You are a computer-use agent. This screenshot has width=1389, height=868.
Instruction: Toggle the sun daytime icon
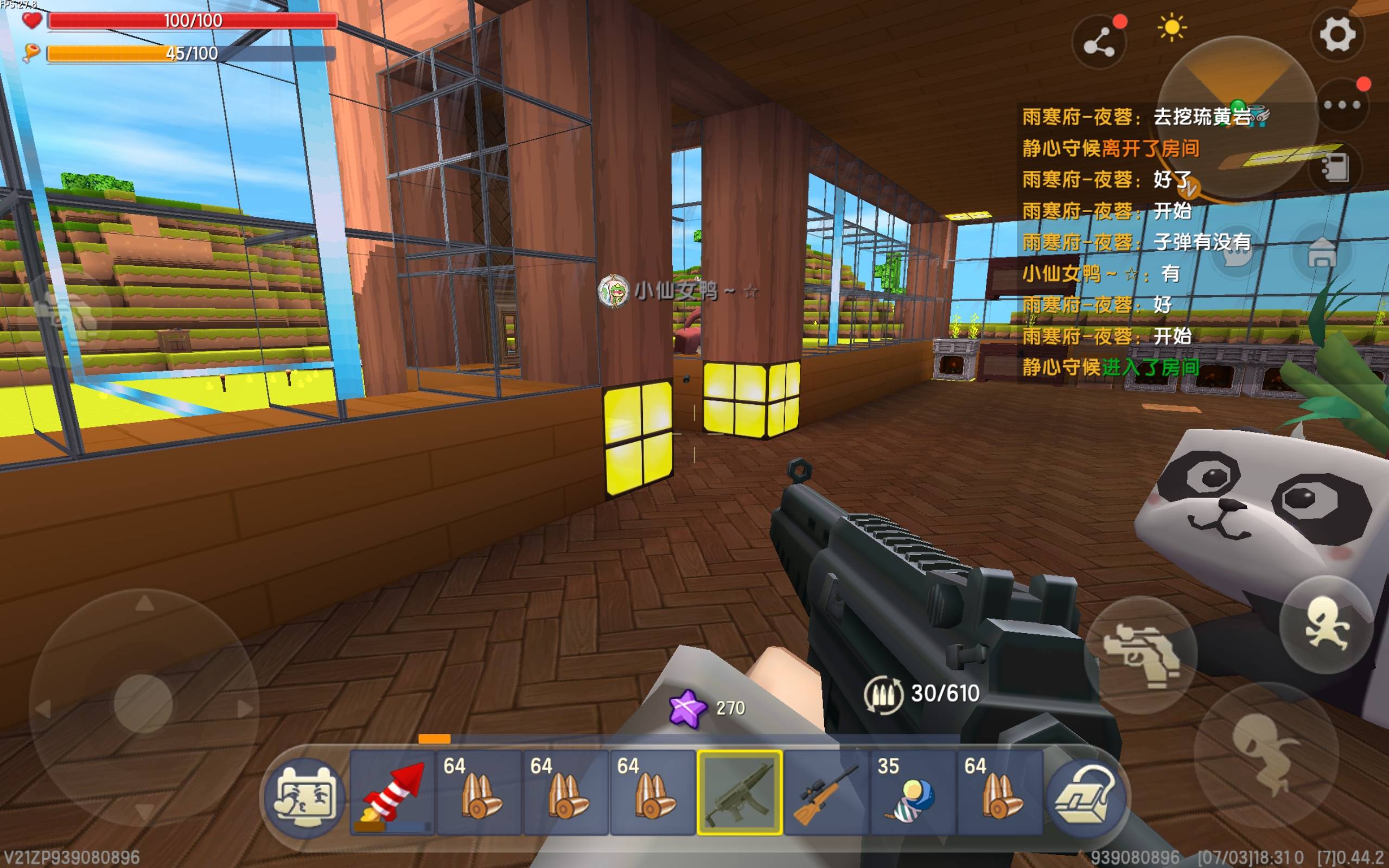(x=1171, y=28)
